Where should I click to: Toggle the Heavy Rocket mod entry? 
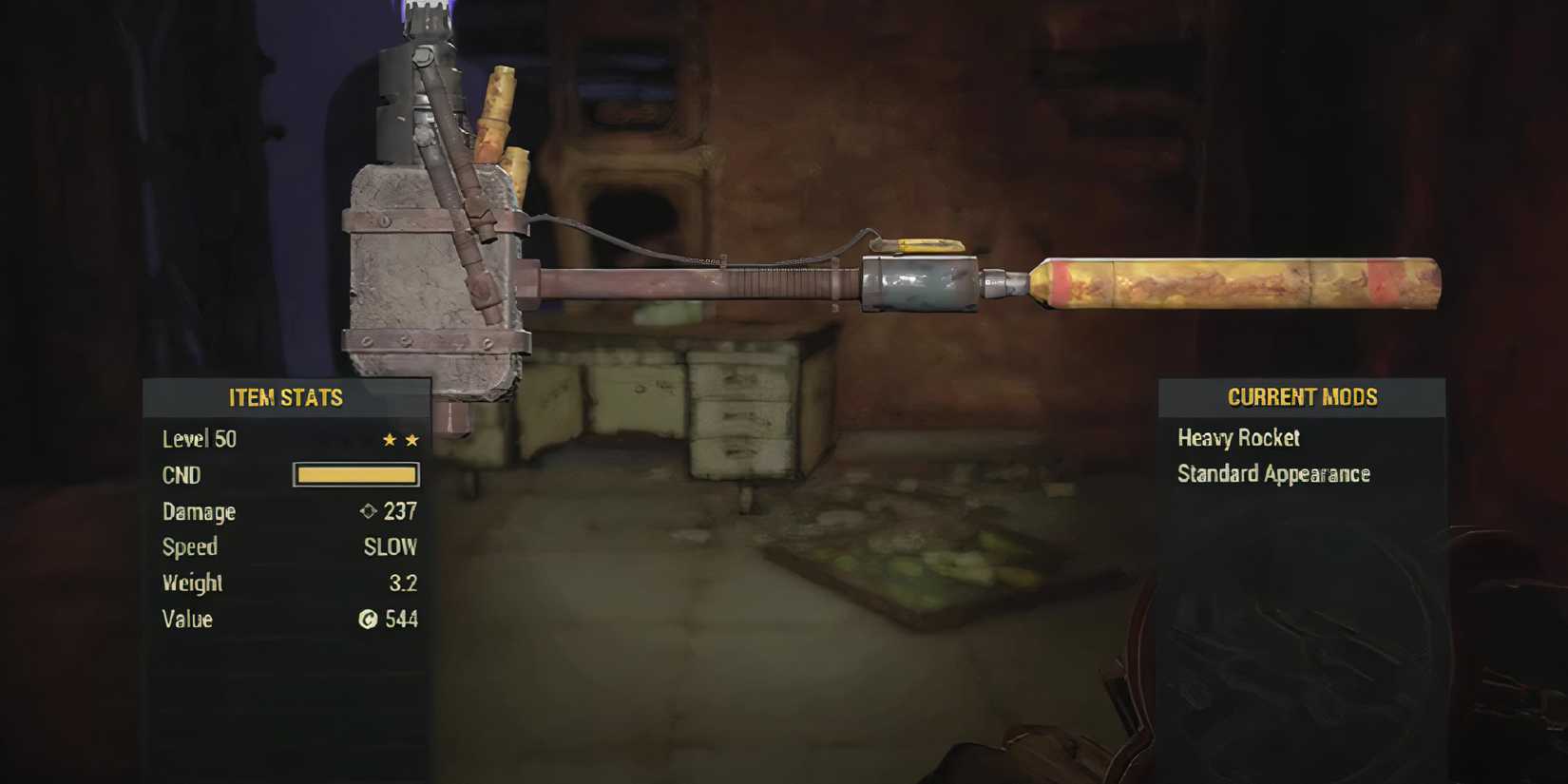click(1237, 438)
